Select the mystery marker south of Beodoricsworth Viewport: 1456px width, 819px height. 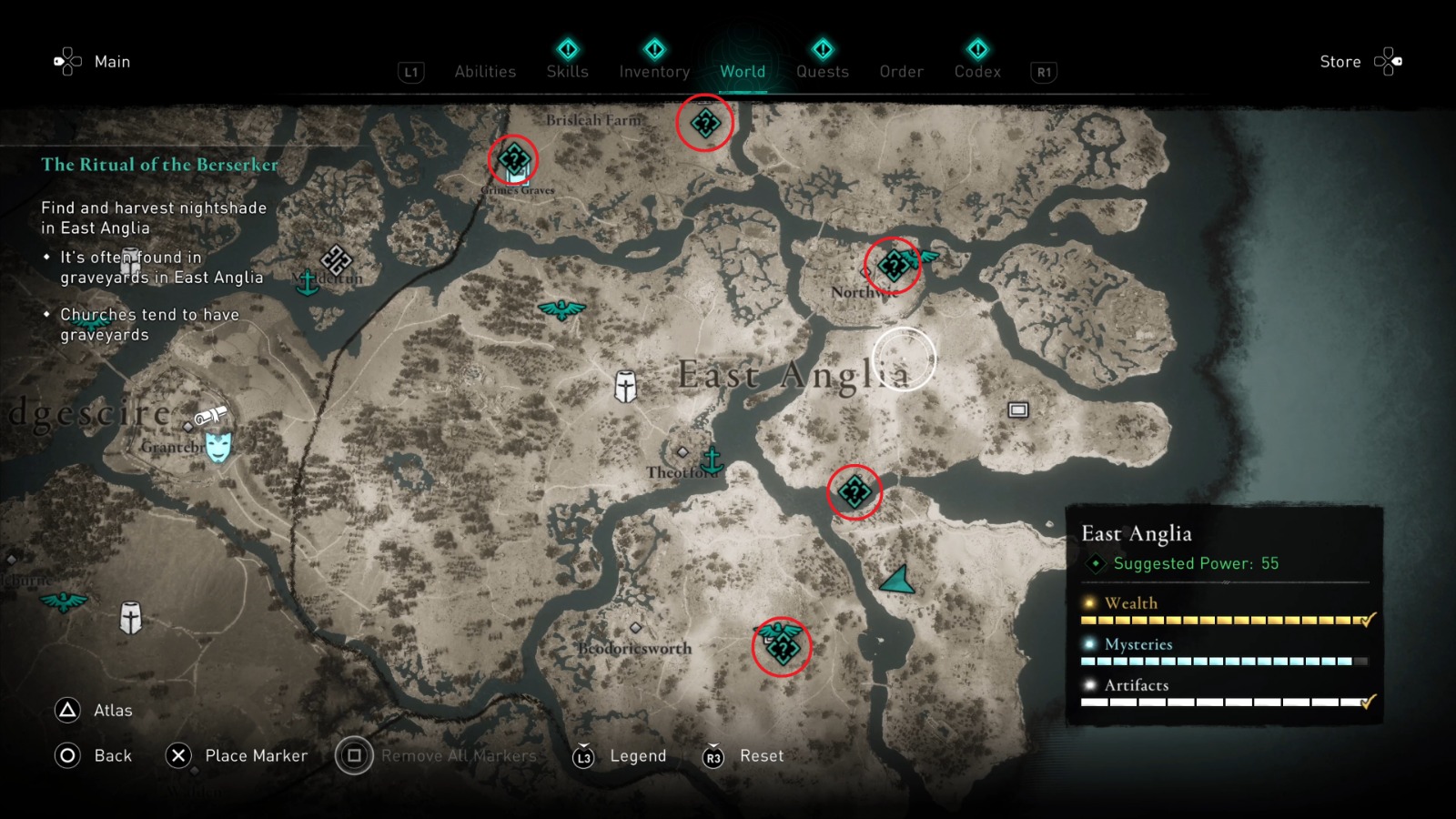[784, 652]
